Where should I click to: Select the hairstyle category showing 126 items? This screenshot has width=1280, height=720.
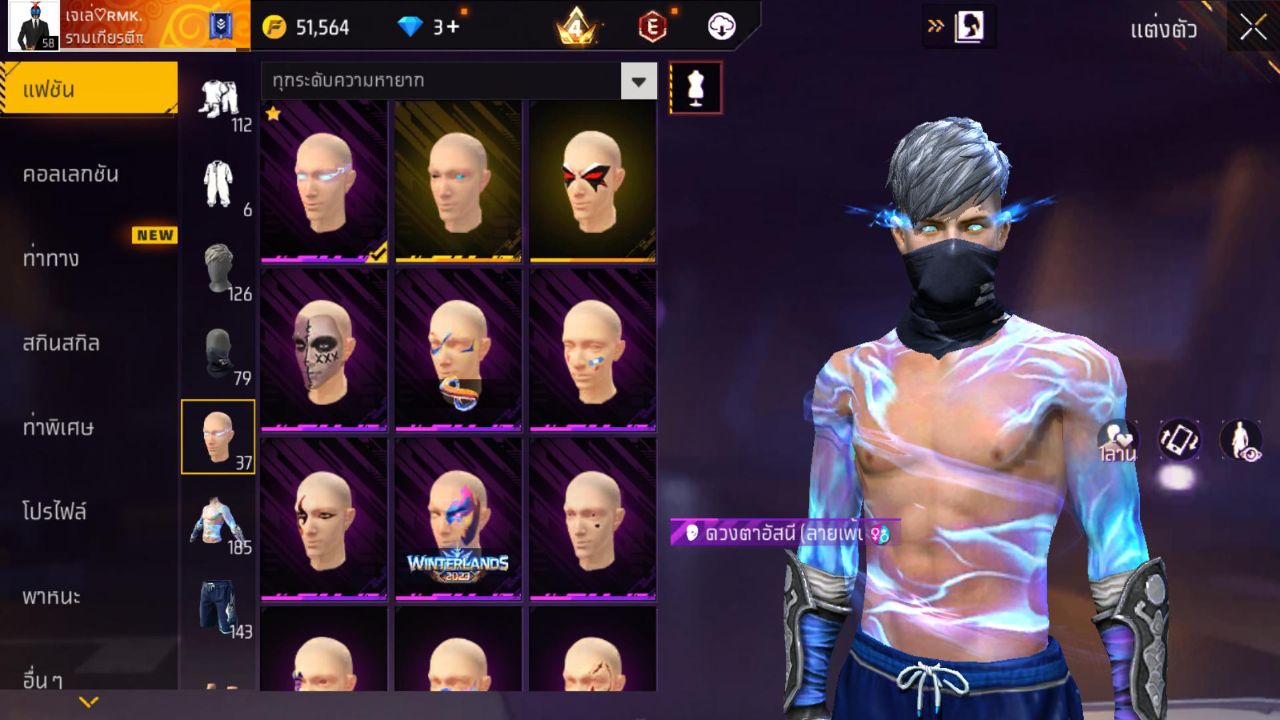(219, 270)
